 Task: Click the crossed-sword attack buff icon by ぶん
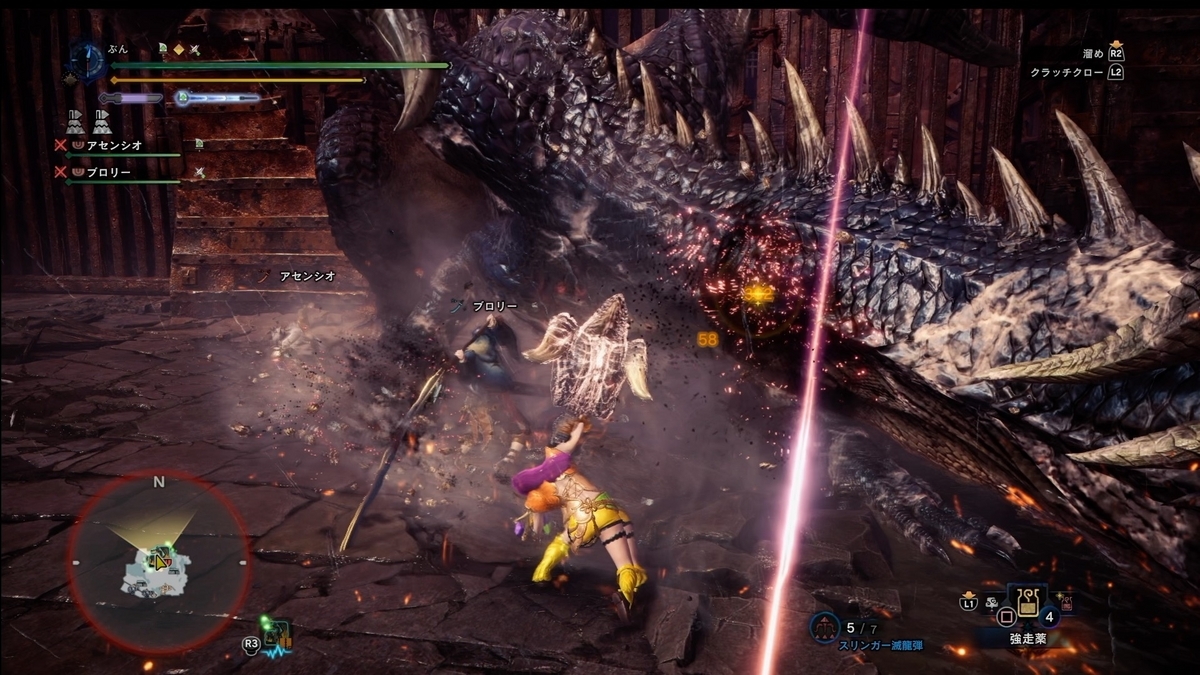click(x=196, y=48)
